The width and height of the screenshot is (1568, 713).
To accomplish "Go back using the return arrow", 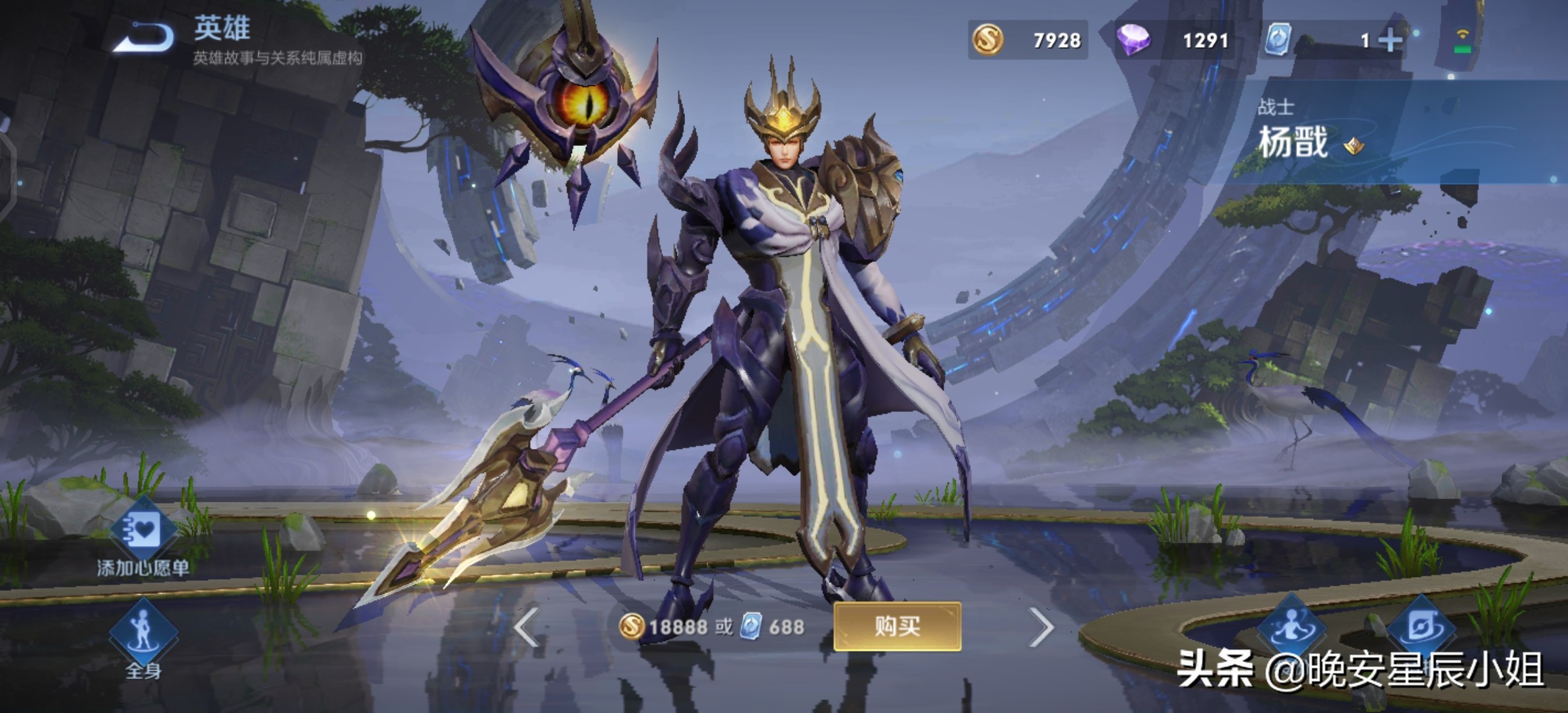I will tap(144, 37).
